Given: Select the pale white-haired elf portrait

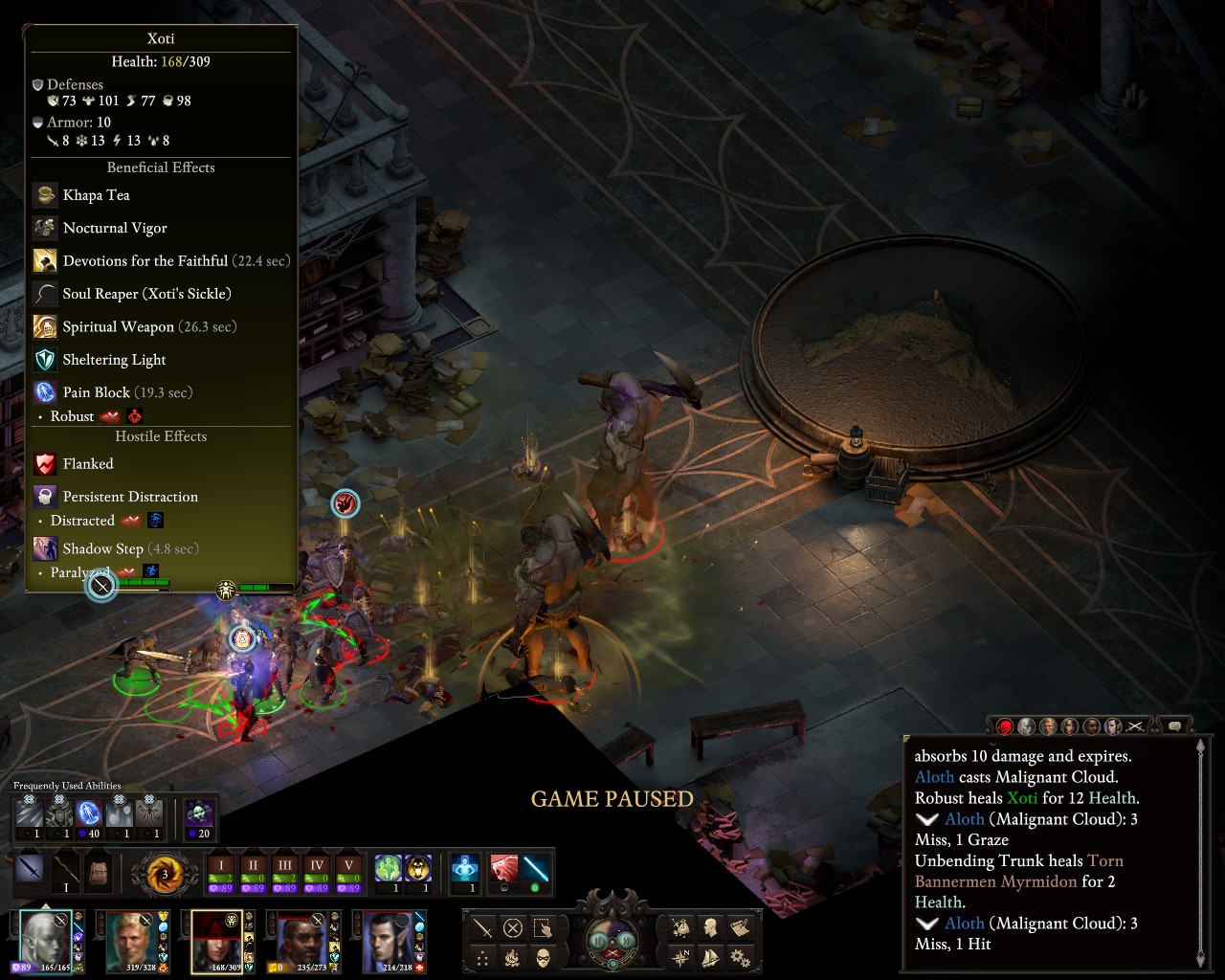Looking at the screenshot, I should pyautogui.click(x=46, y=939).
